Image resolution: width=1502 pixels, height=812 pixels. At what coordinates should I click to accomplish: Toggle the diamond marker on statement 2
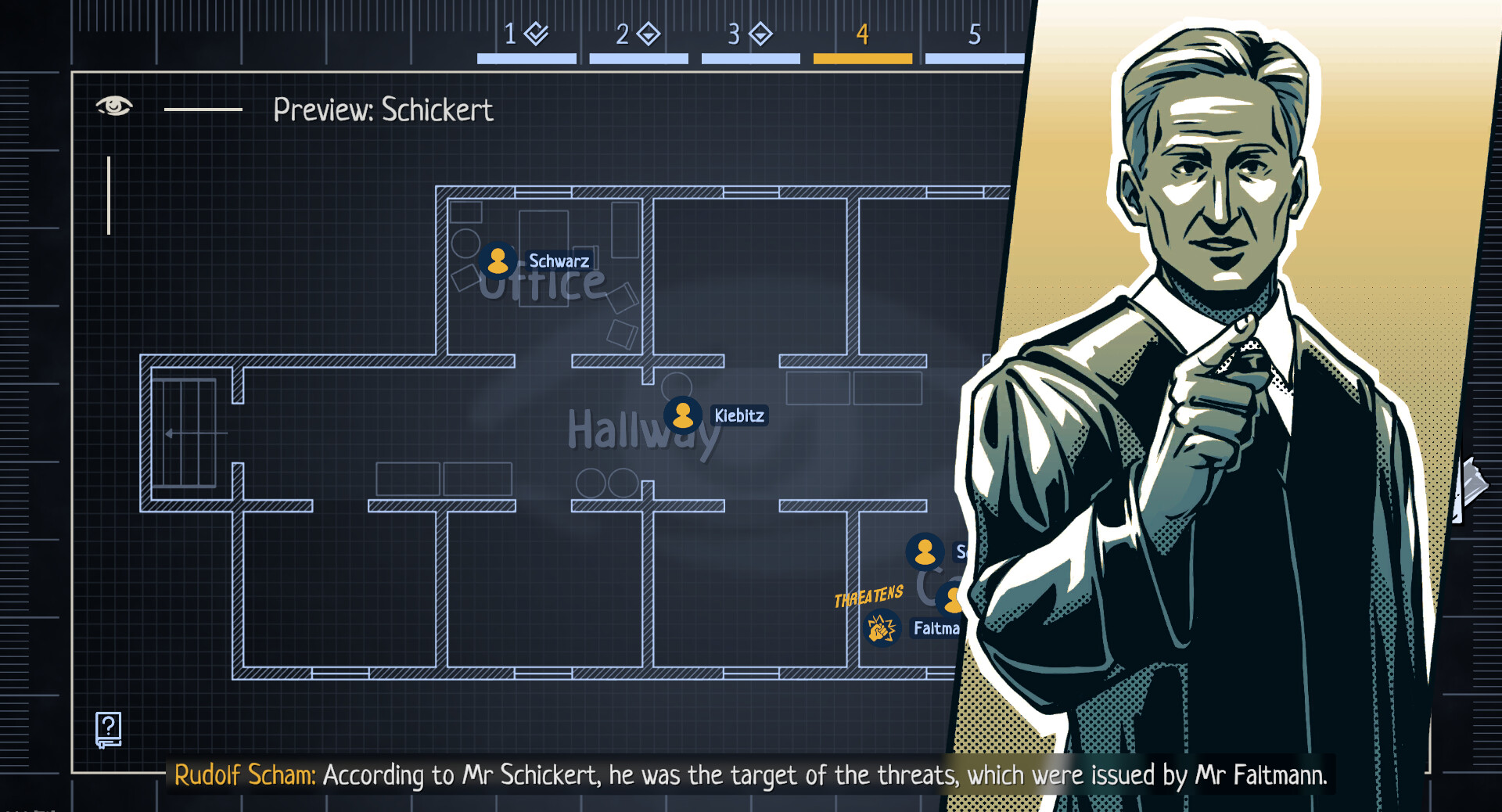coord(649,33)
